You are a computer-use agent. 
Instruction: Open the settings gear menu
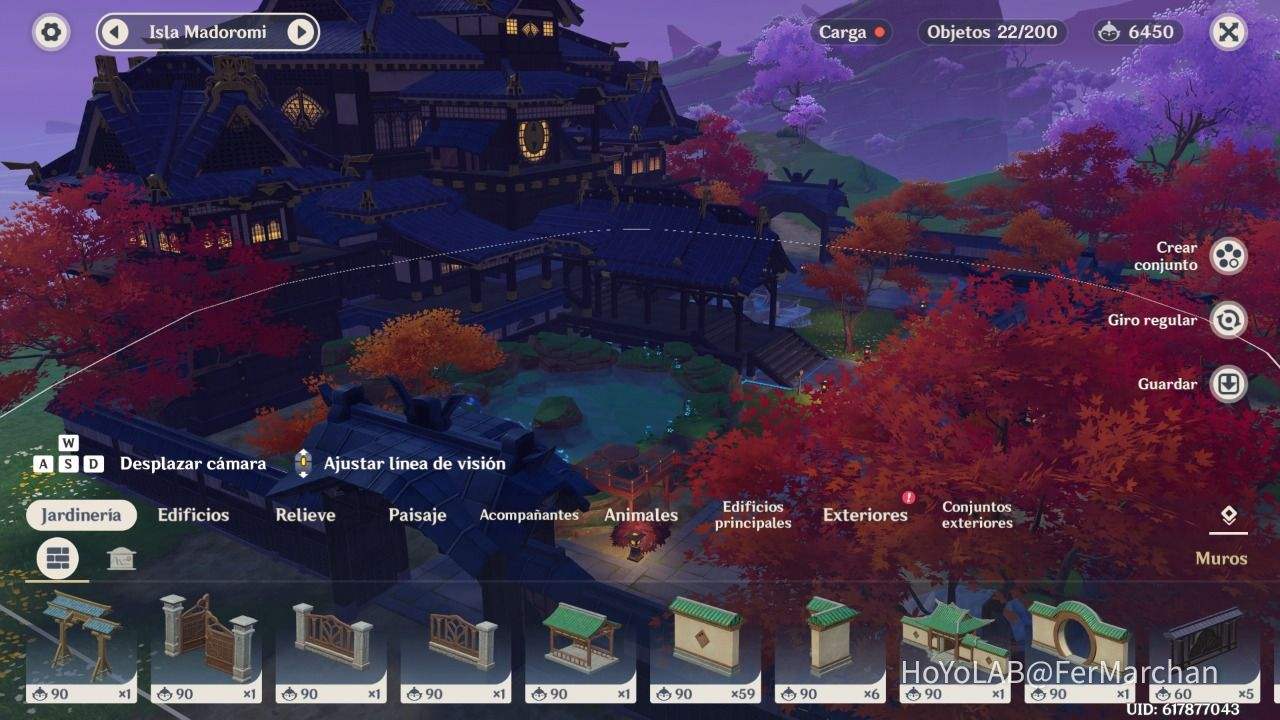tap(50, 32)
